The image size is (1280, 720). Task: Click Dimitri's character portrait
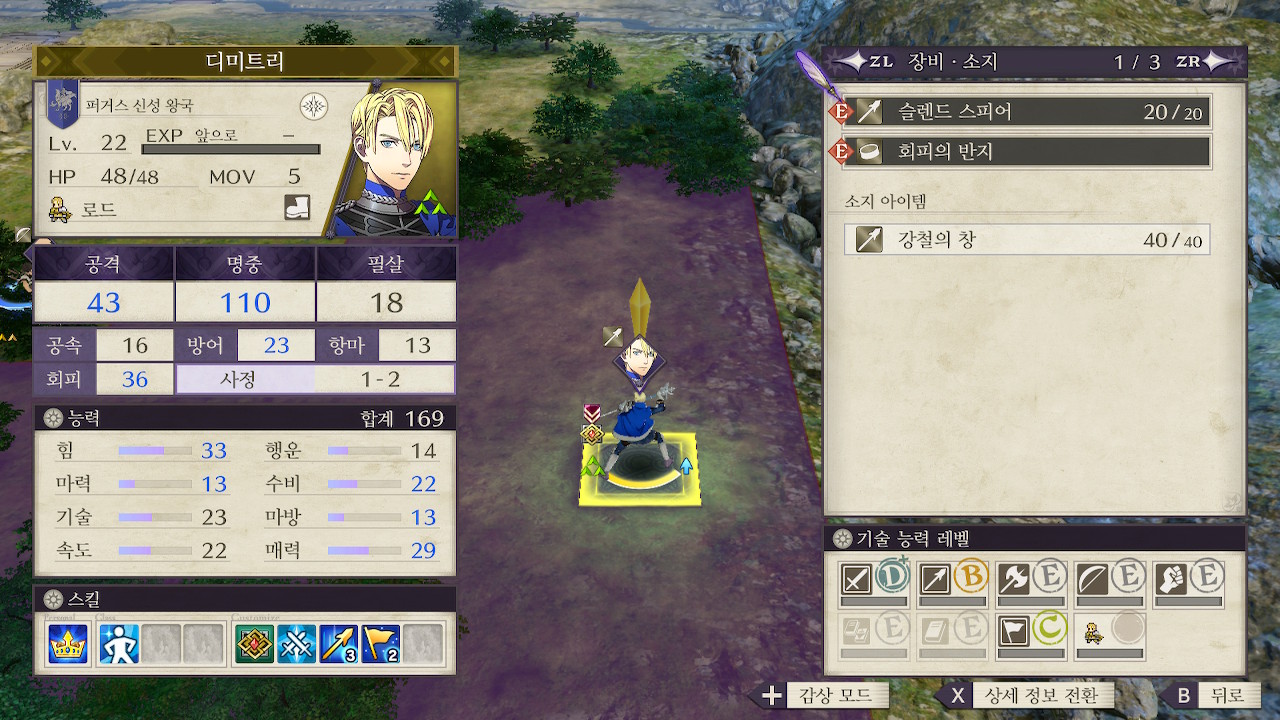(400, 160)
